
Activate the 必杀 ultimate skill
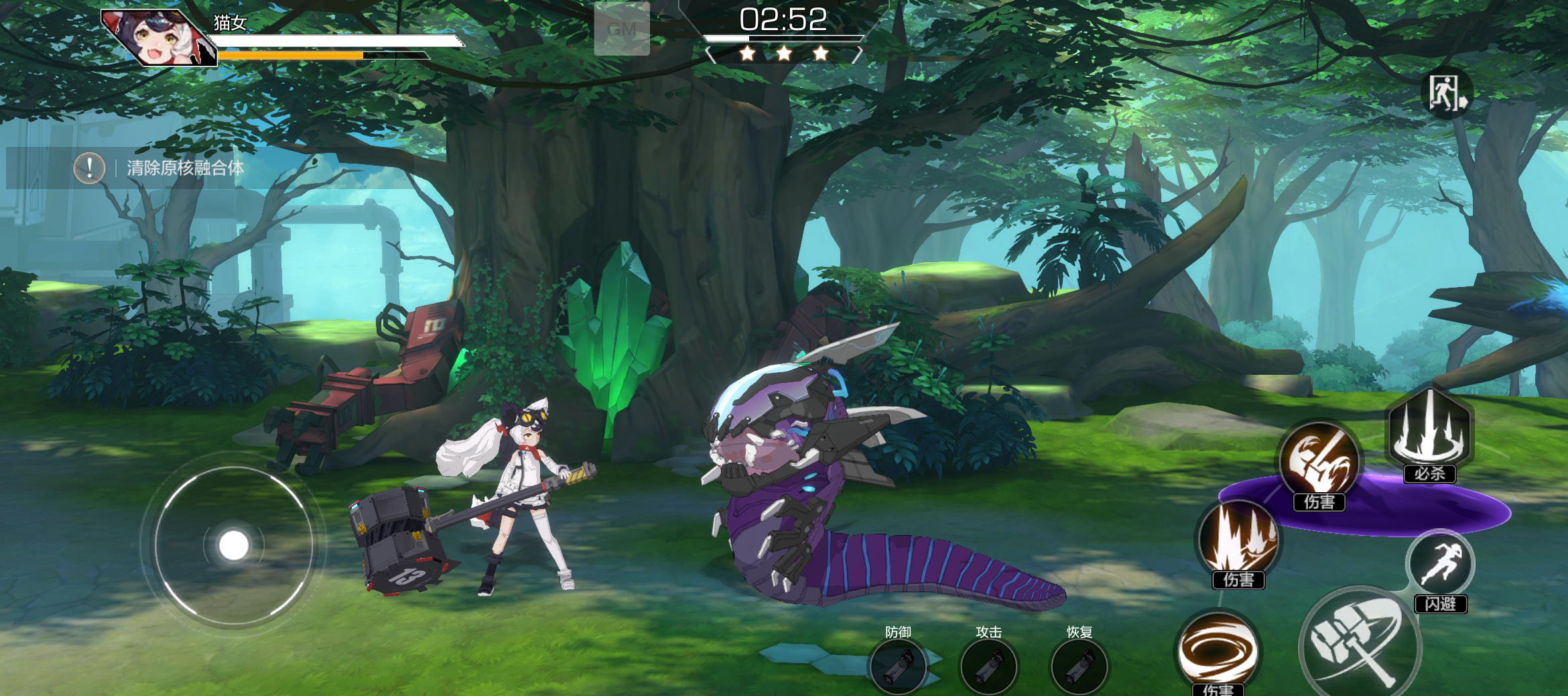[x=1429, y=429]
